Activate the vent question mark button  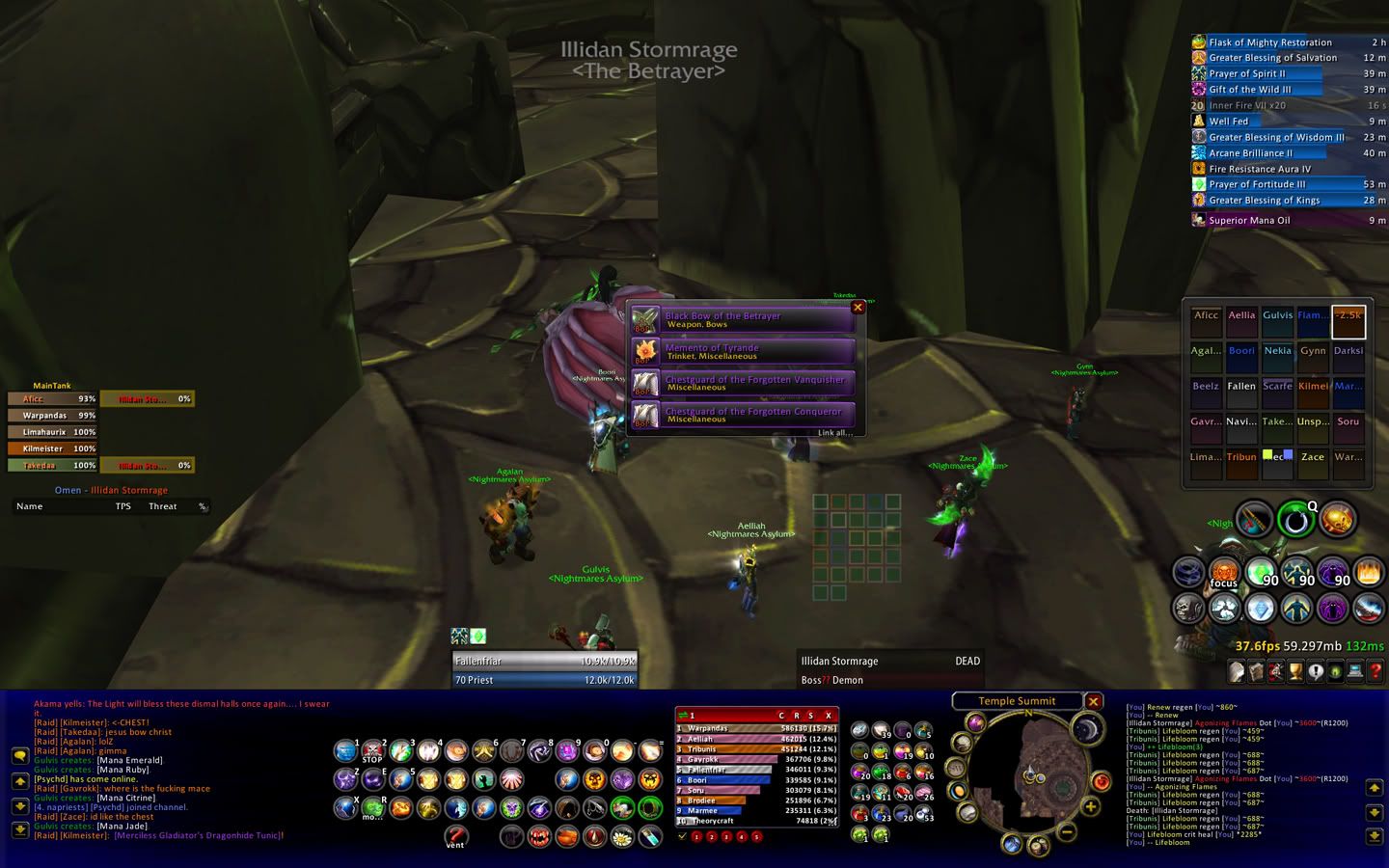(x=456, y=835)
